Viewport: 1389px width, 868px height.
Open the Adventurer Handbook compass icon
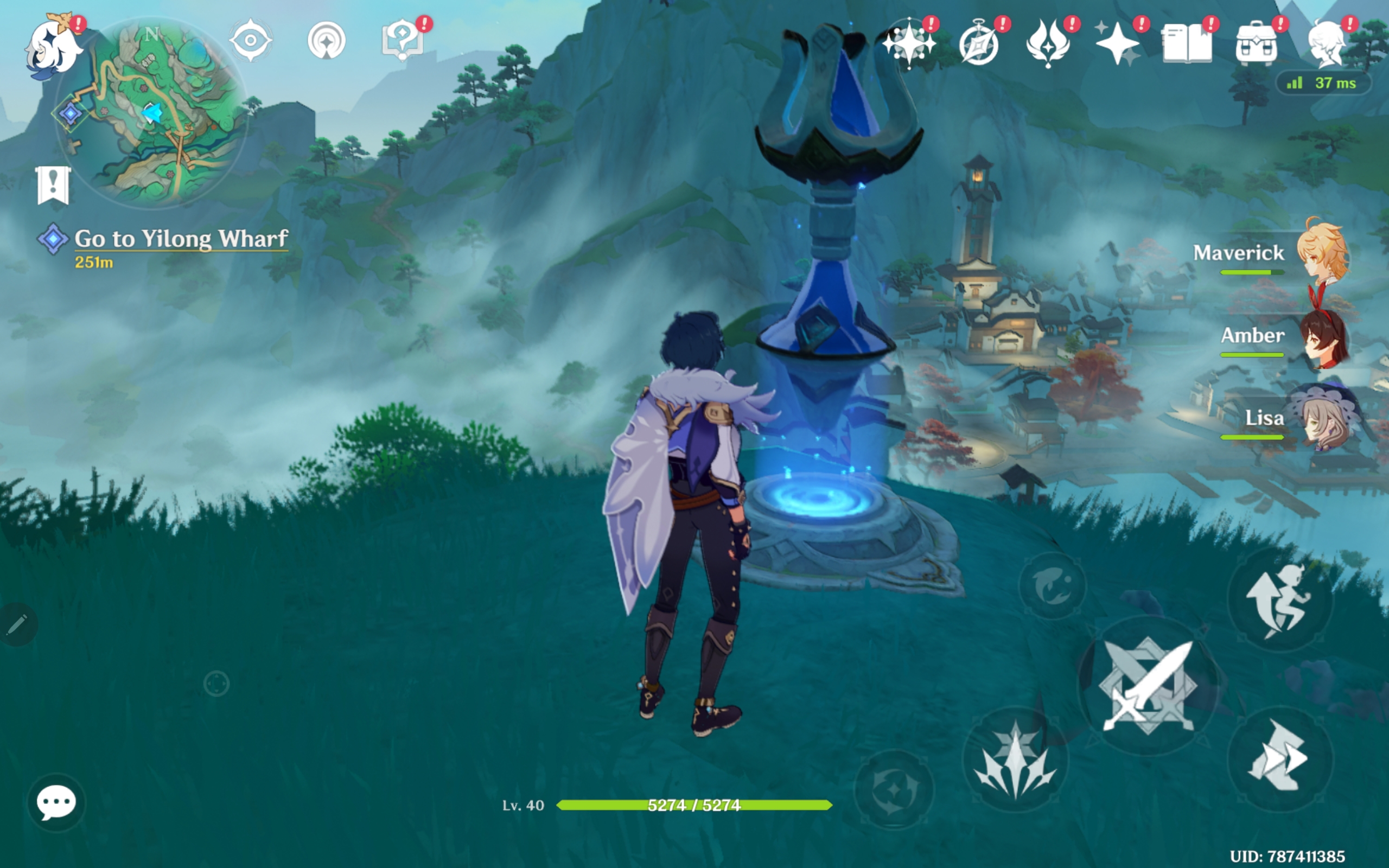pyautogui.click(x=979, y=43)
